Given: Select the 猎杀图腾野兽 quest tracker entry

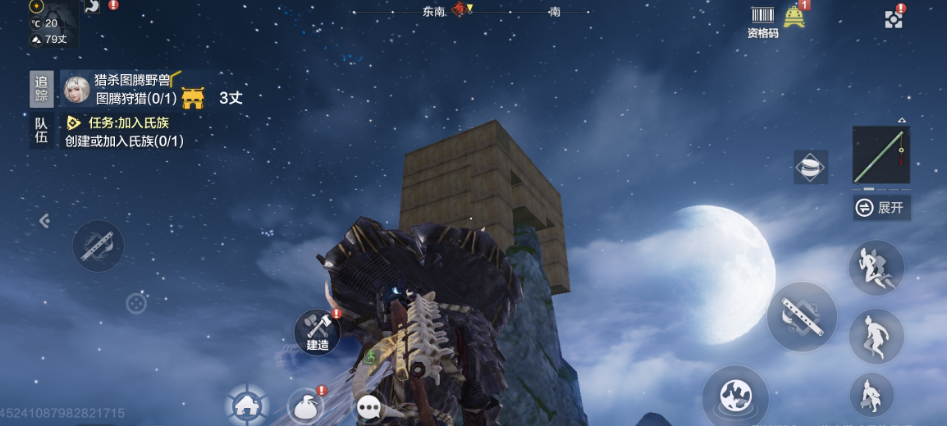Looking at the screenshot, I should pos(134,80).
